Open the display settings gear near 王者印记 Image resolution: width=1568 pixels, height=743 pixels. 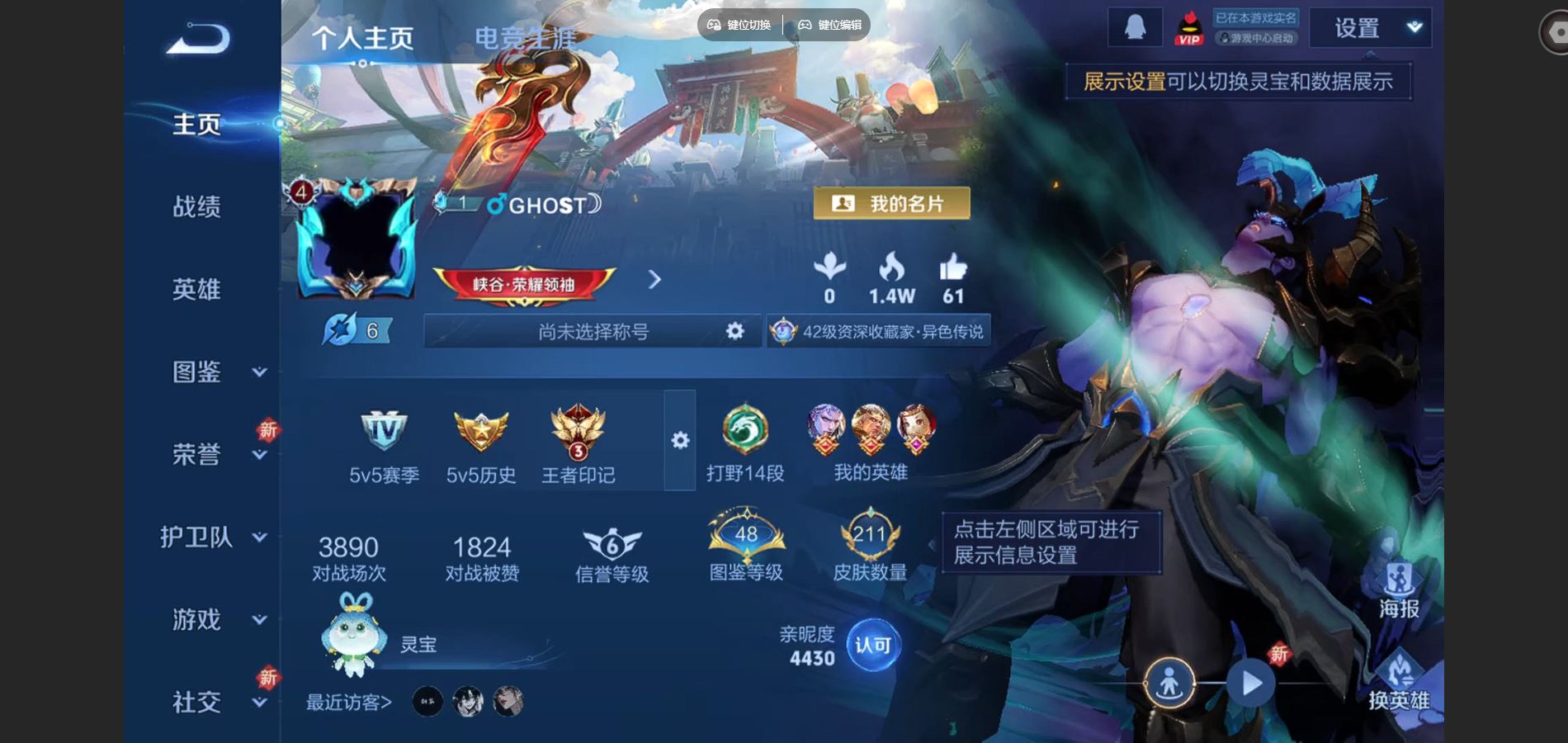point(679,442)
